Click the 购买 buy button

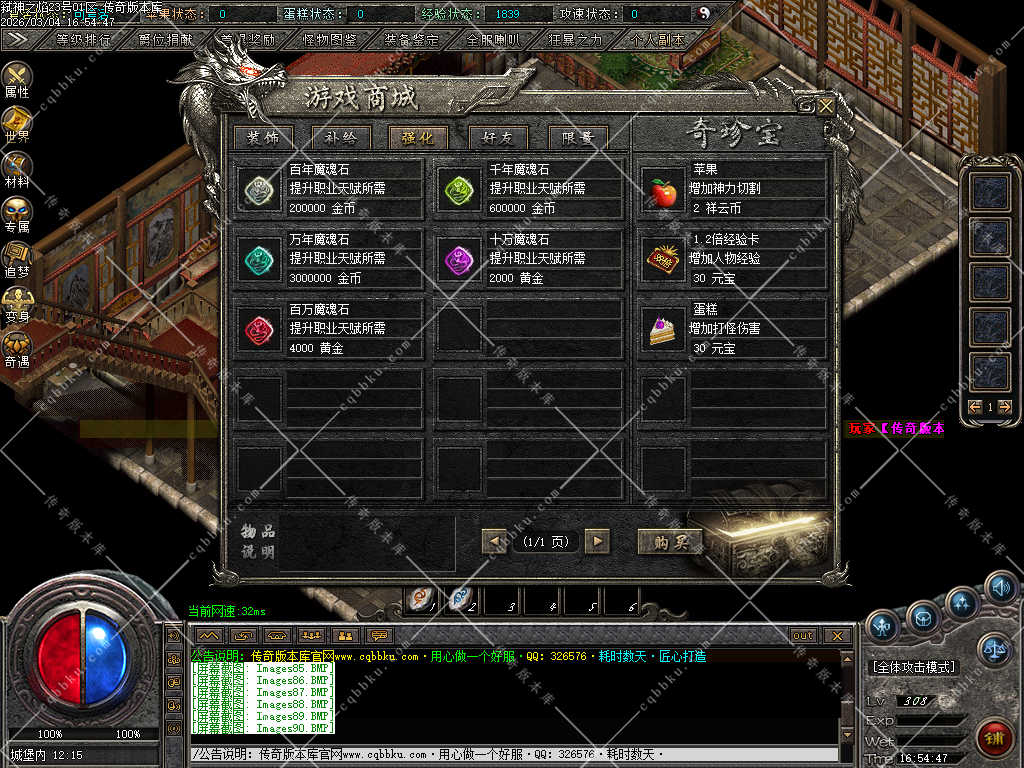(670, 541)
